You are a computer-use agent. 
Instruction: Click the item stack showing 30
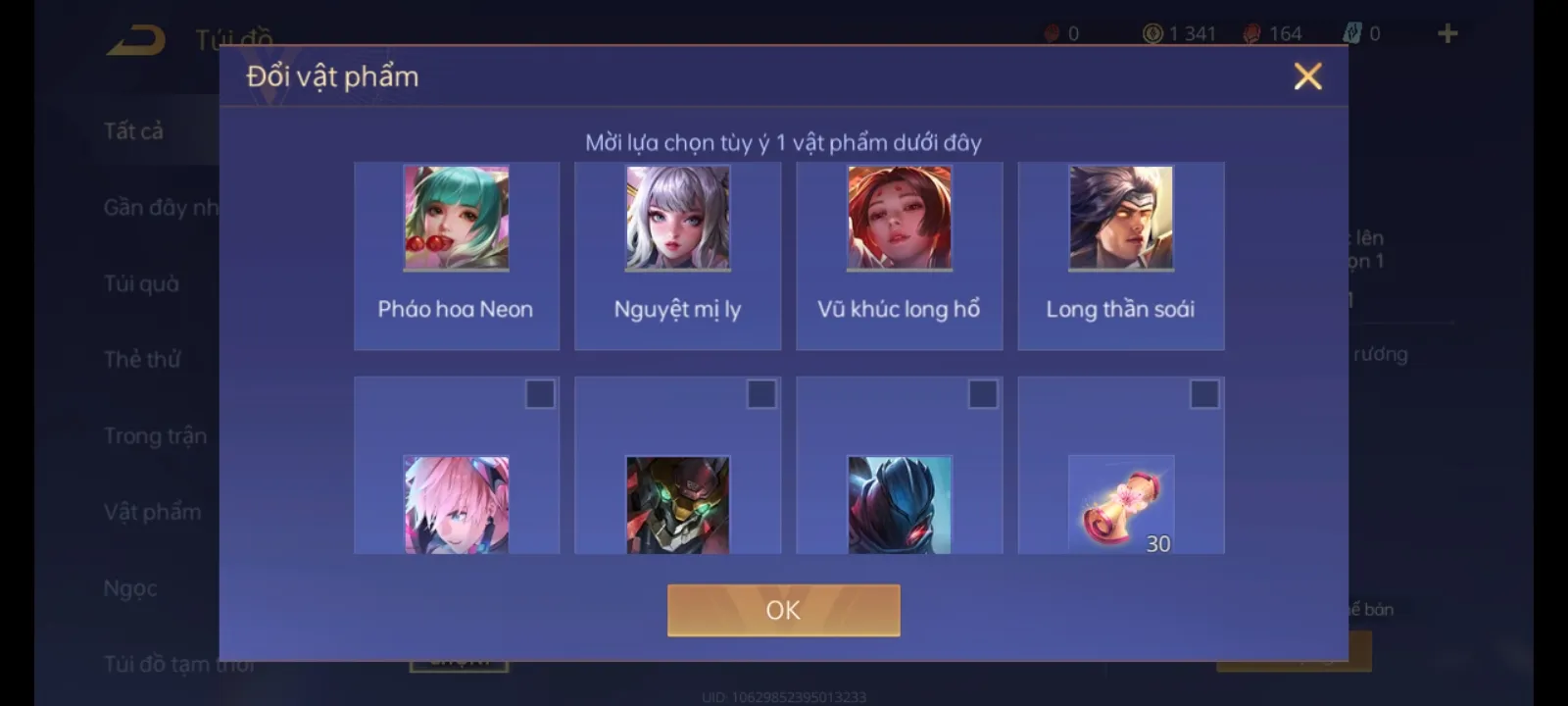click(x=1121, y=505)
